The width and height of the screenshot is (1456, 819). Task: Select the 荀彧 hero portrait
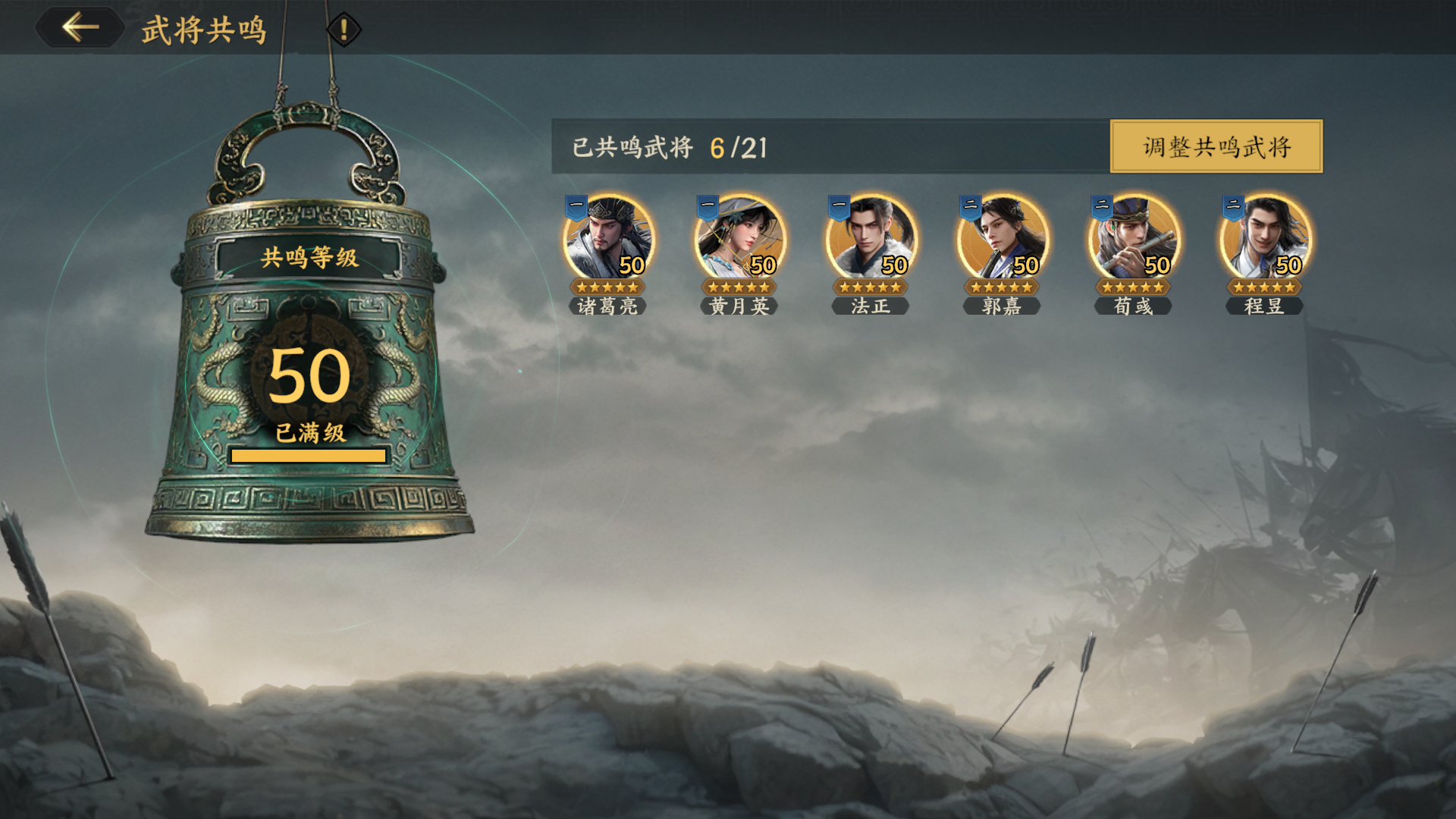(1133, 238)
